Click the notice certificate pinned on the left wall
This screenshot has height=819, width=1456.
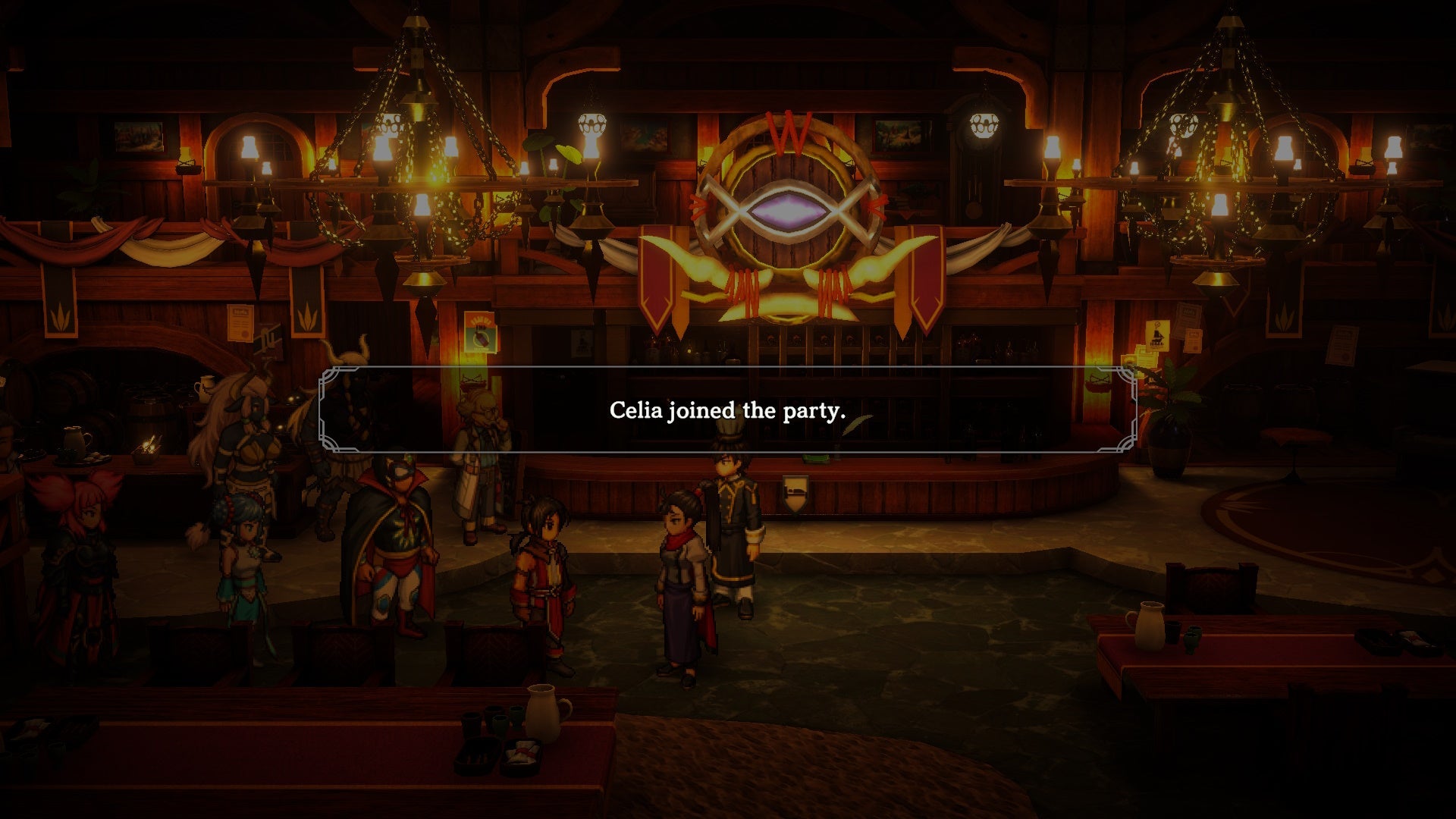click(x=240, y=322)
